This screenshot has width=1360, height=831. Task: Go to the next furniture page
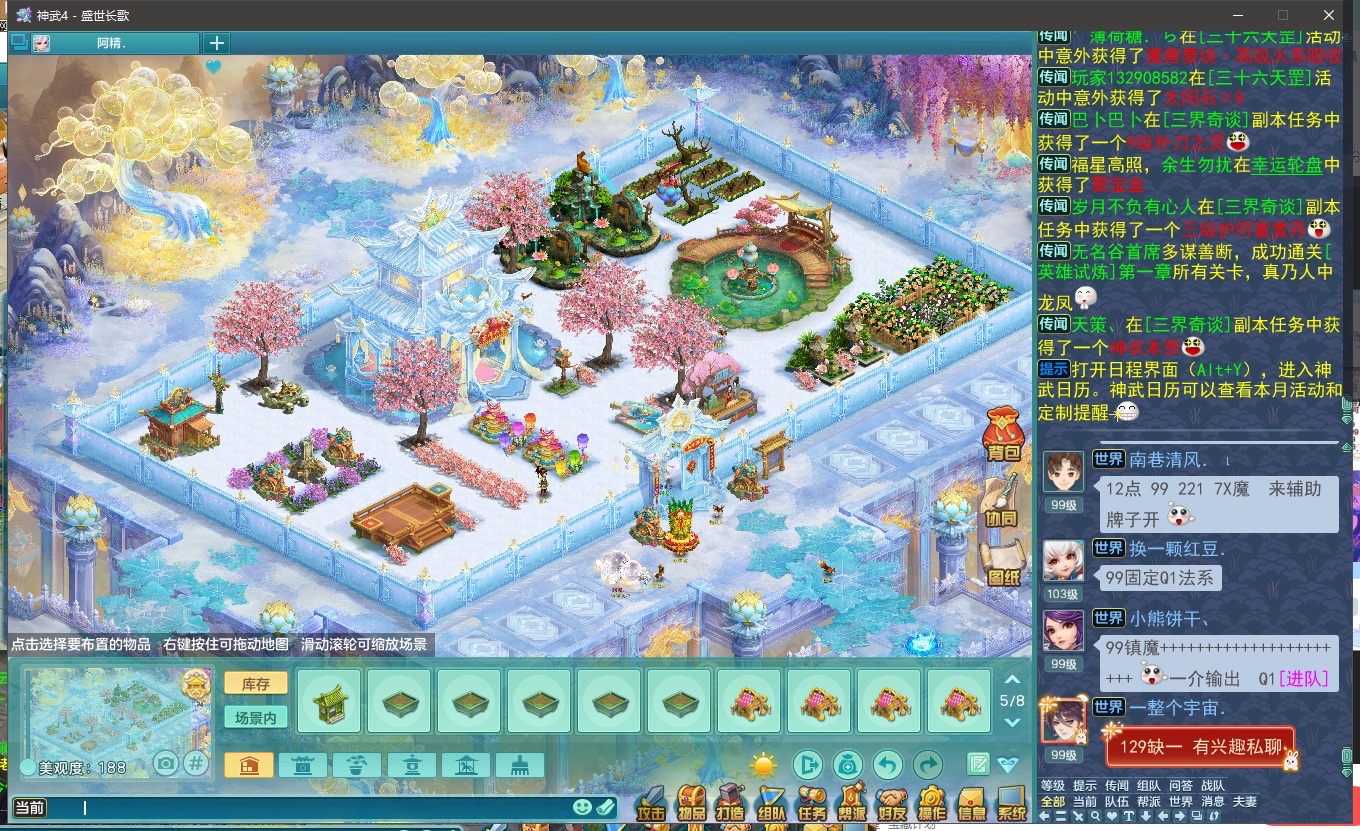[x=1012, y=722]
